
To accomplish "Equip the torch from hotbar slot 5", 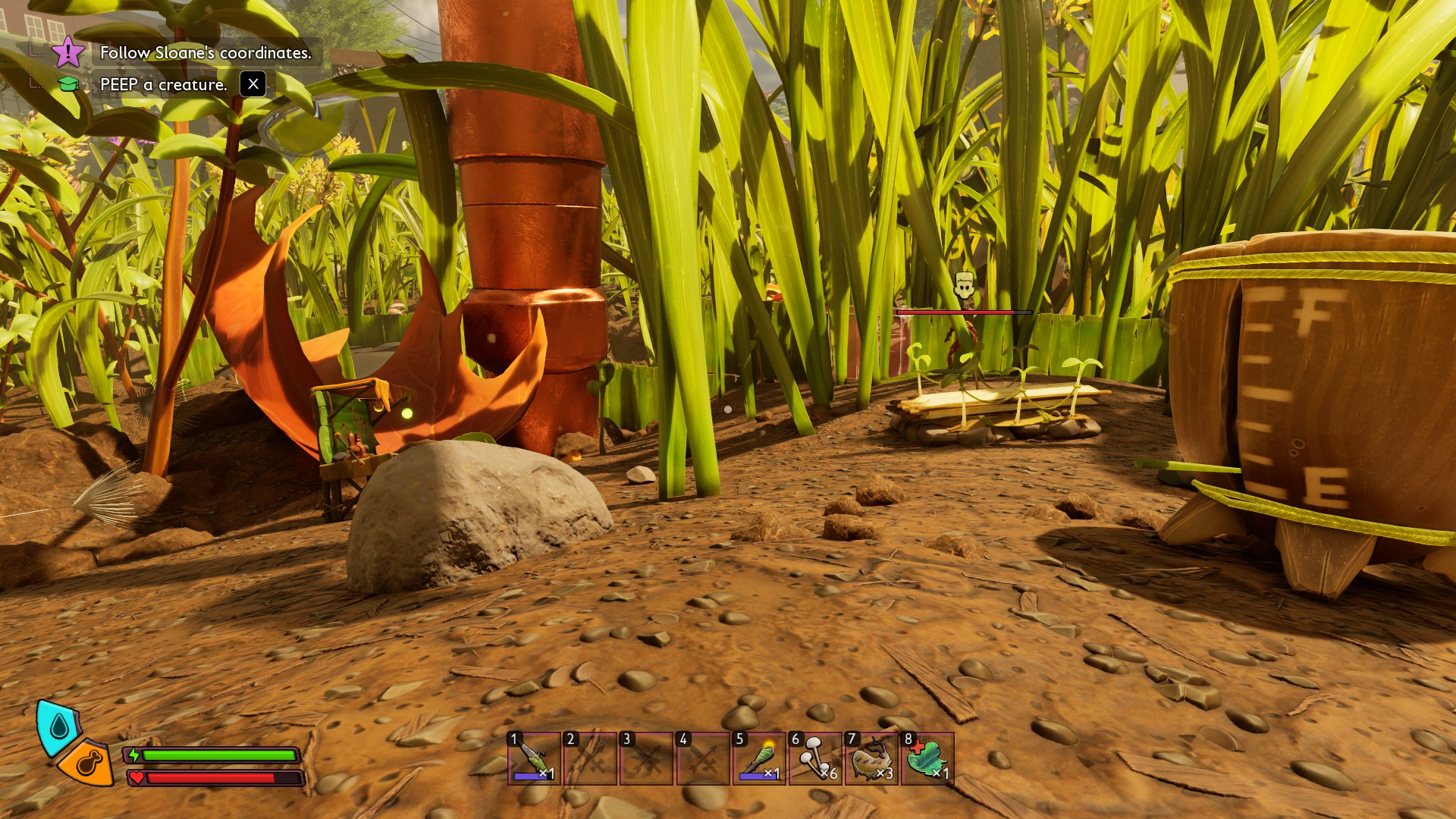I will pyautogui.click(x=759, y=758).
